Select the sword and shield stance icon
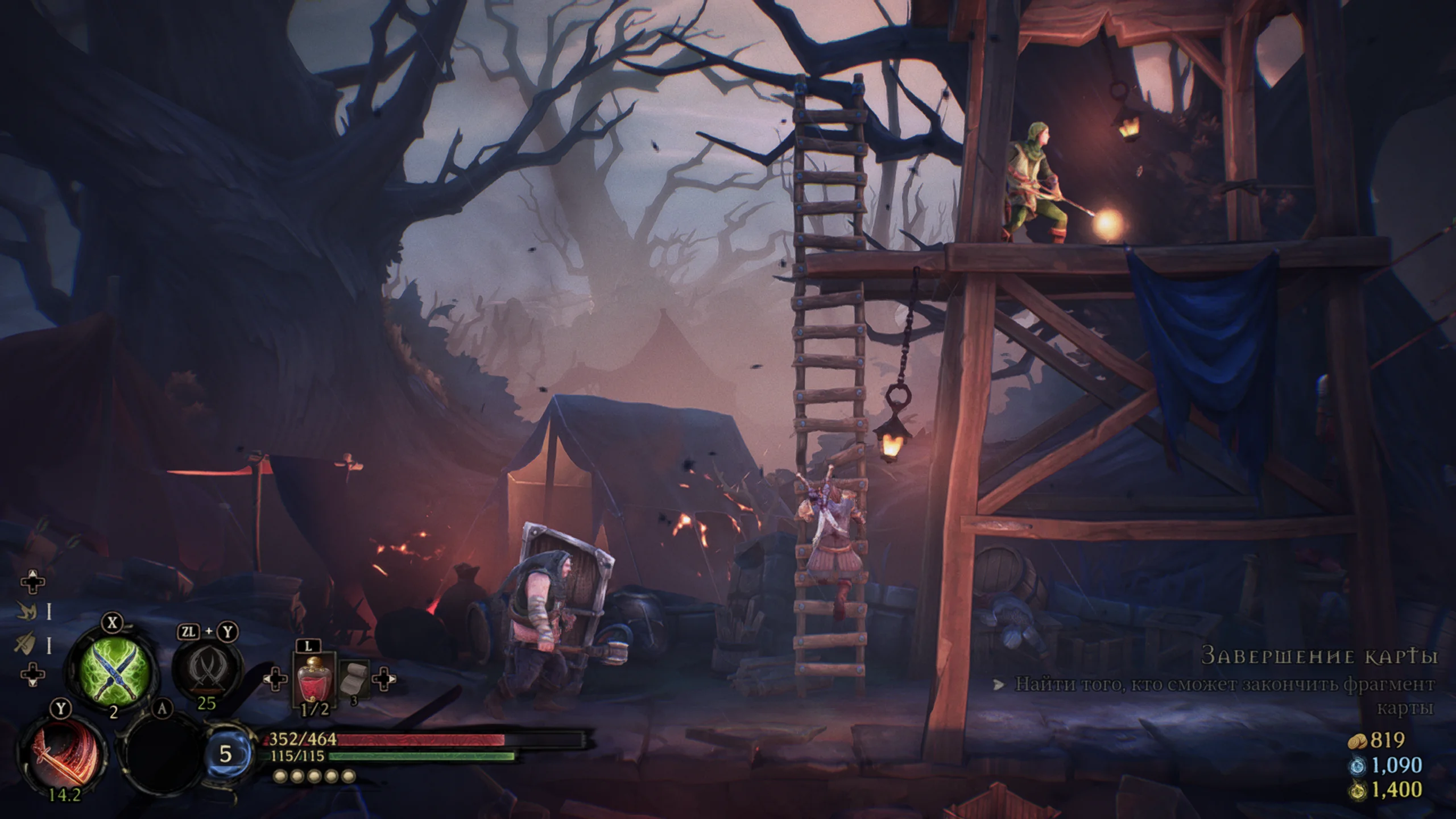 [x=26, y=643]
